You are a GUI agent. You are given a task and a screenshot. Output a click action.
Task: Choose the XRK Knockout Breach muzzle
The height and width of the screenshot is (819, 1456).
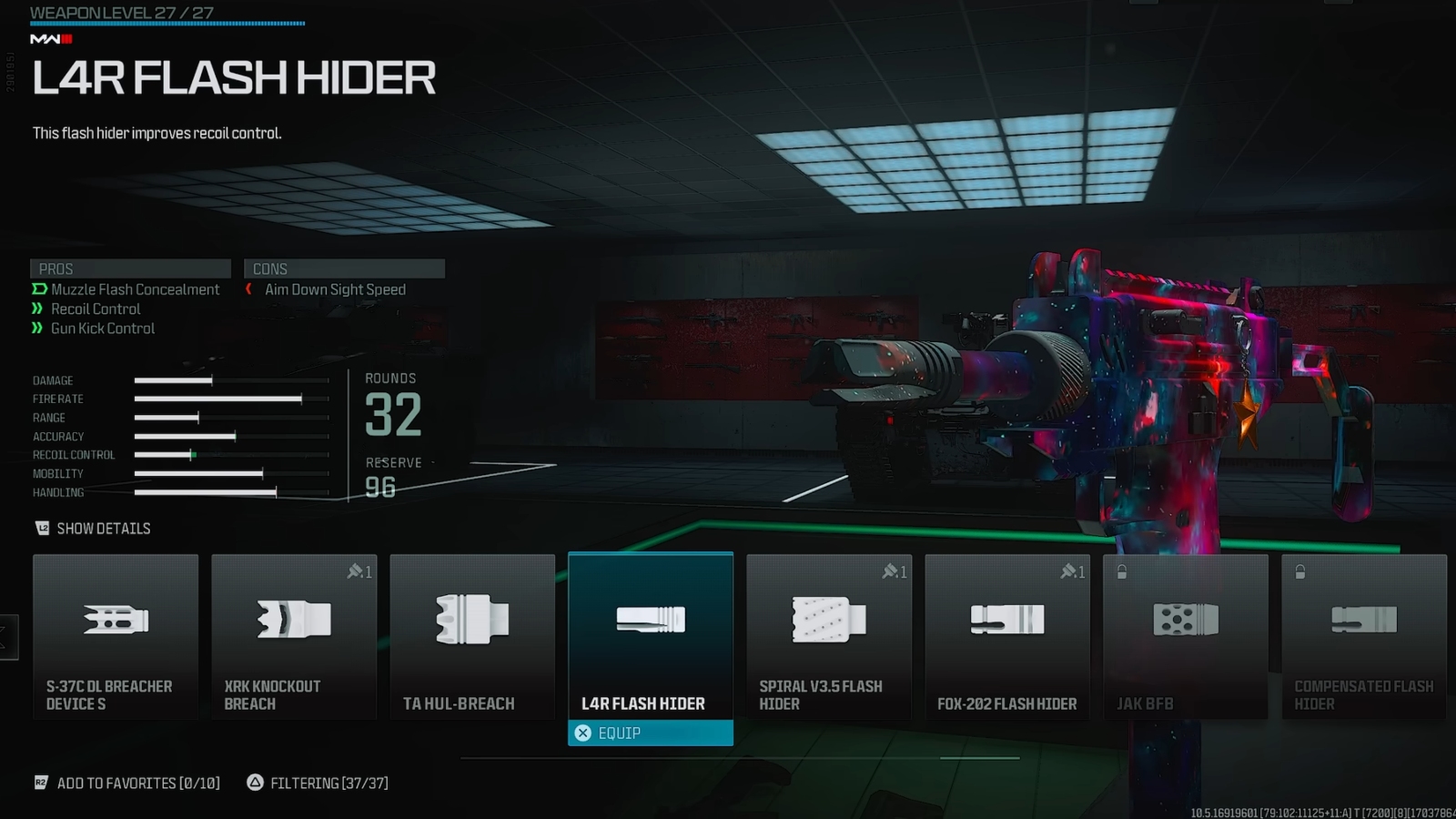(294, 636)
